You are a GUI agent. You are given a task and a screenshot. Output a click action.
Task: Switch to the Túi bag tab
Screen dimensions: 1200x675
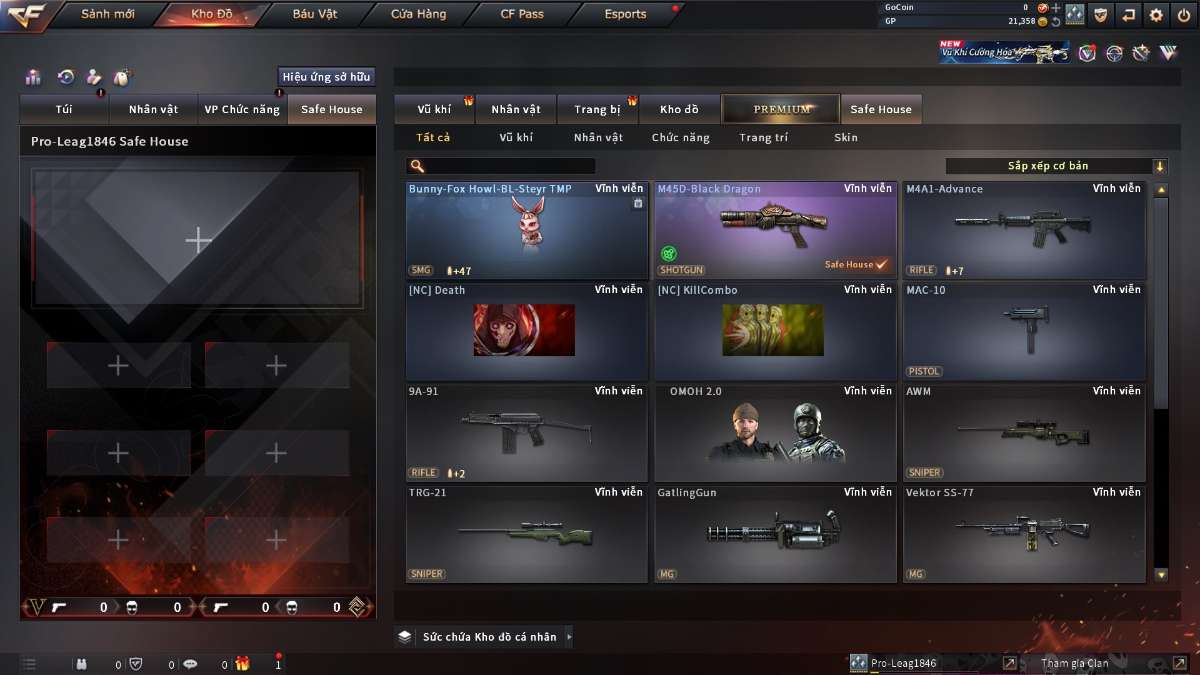tap(64, 109)
